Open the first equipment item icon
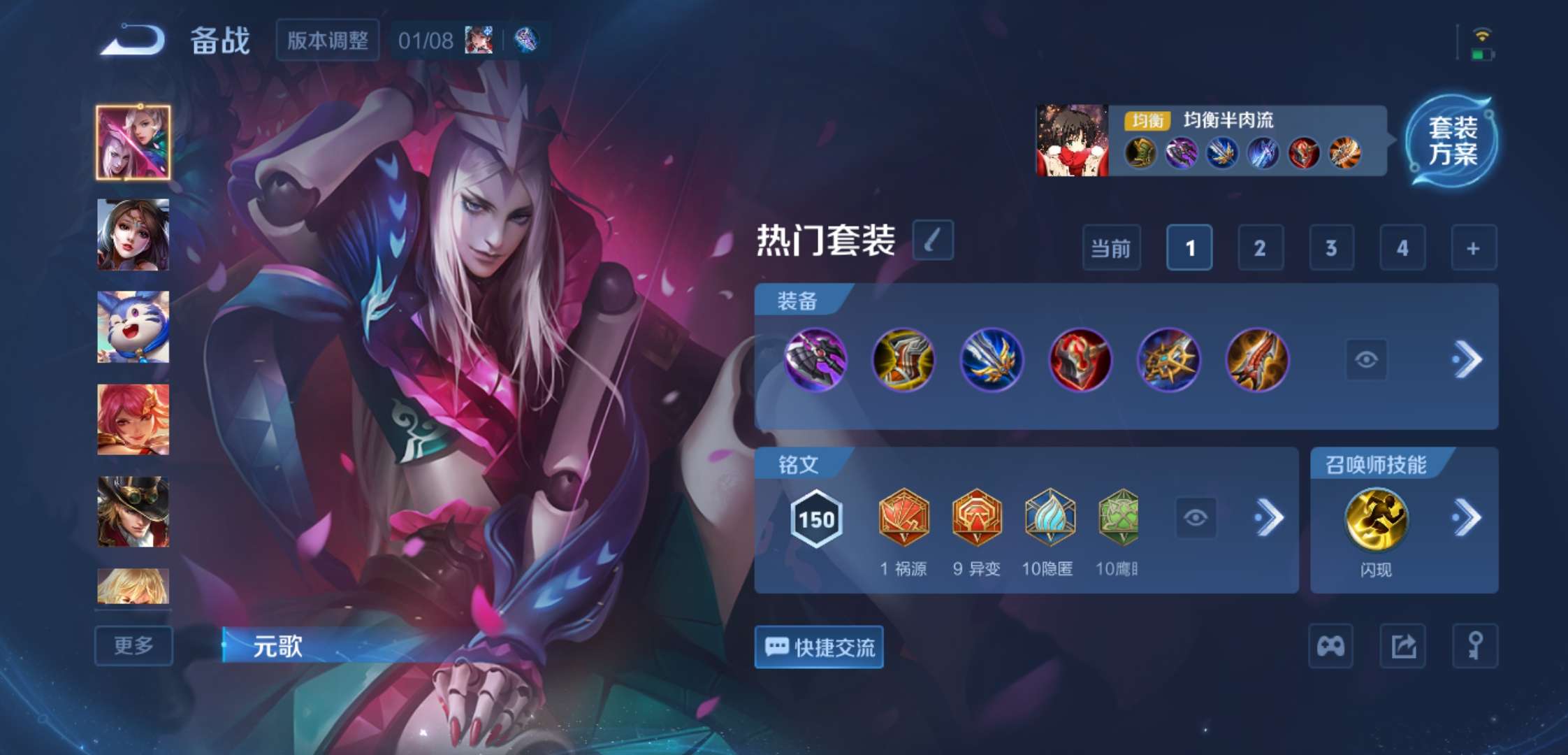The height and width of the screenshot is (755, 1568). pyautogui.click(x=817, y=361)
